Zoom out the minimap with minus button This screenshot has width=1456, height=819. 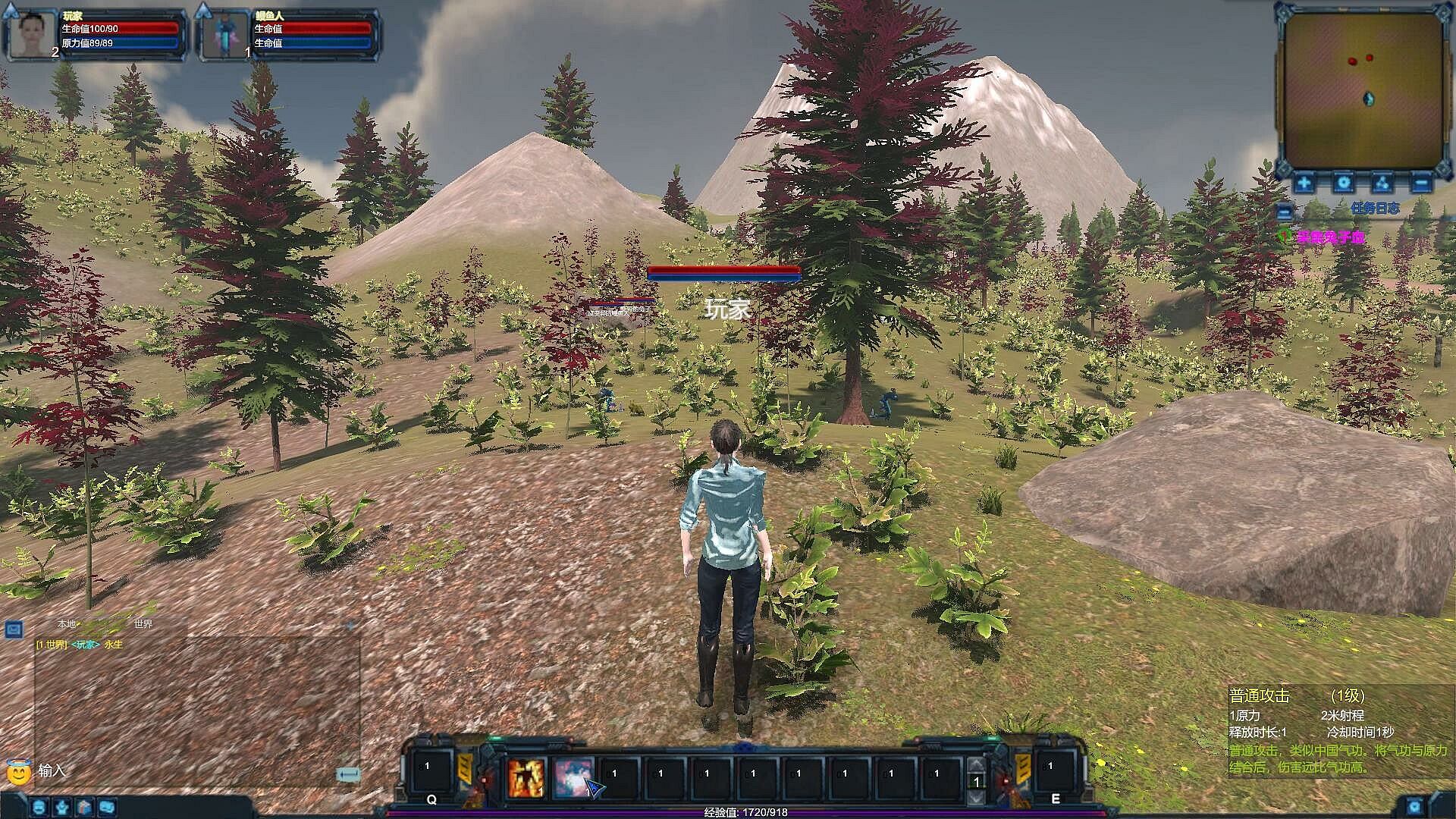[x=1421, y=183]
